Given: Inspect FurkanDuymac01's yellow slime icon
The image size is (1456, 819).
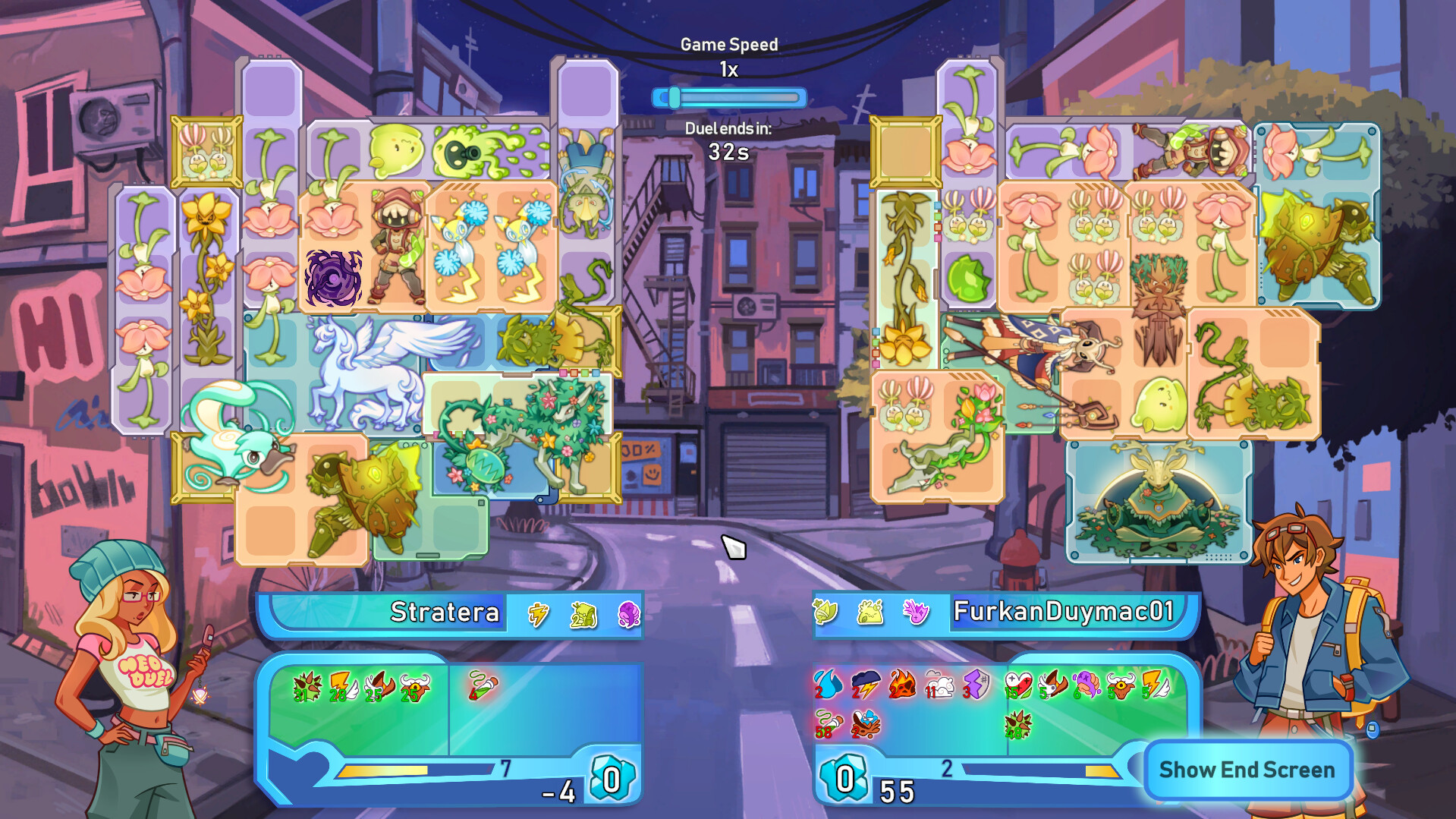Looking at the screenshot, I should 870,612.
